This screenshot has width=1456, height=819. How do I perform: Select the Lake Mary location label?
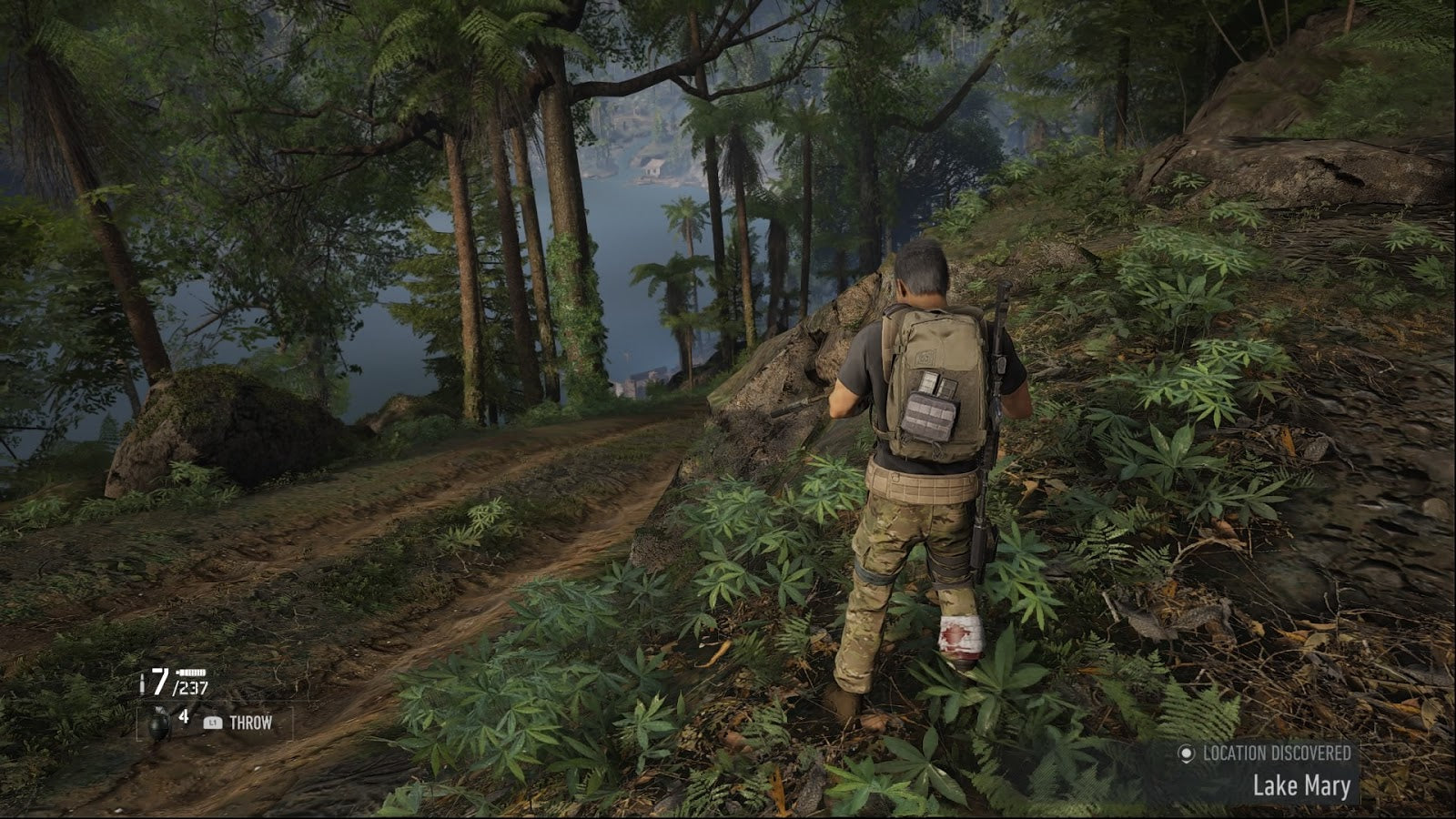pyautogui.click(x=1302, y=785)
